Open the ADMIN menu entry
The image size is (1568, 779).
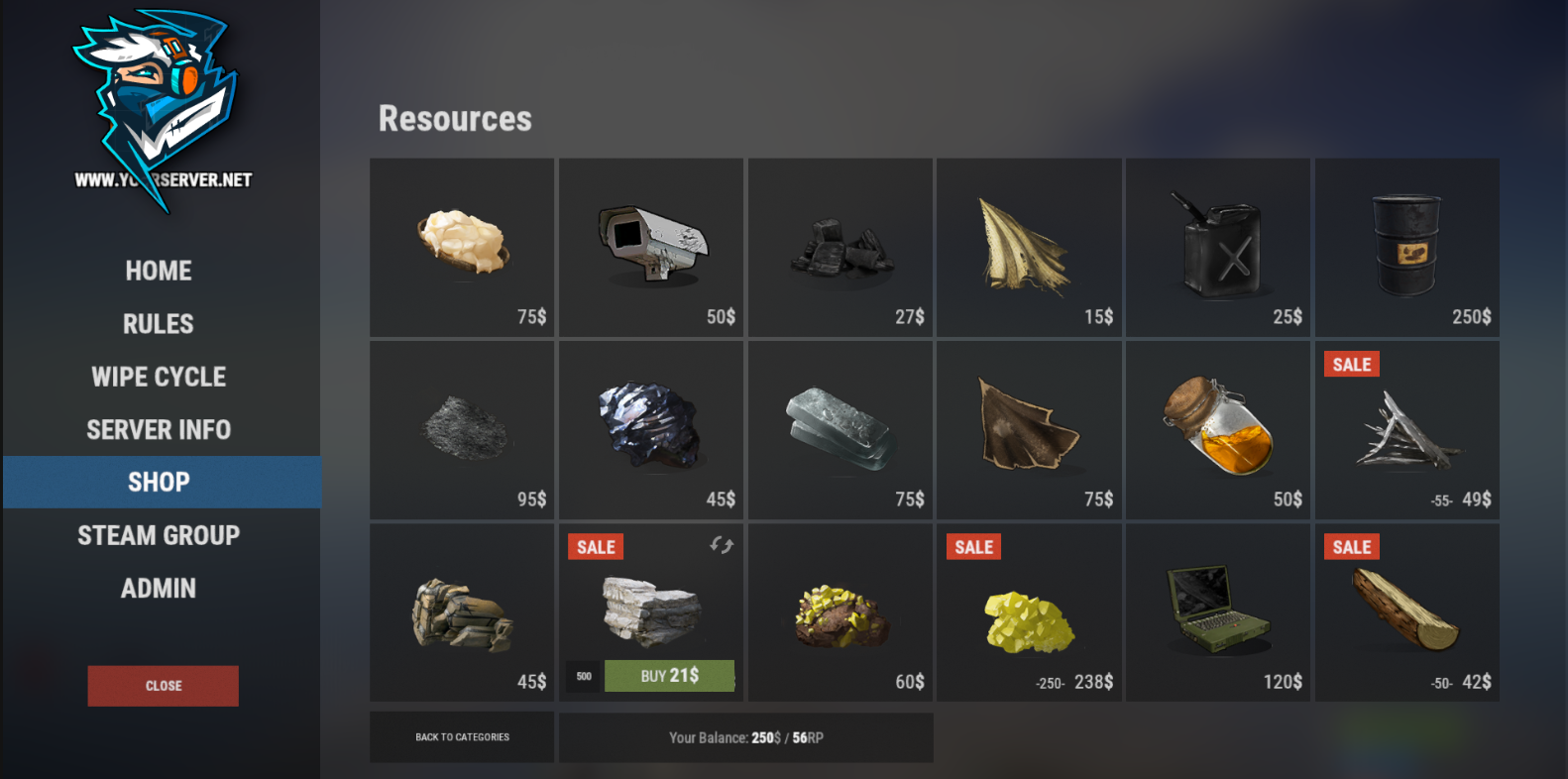click(159, 589)
